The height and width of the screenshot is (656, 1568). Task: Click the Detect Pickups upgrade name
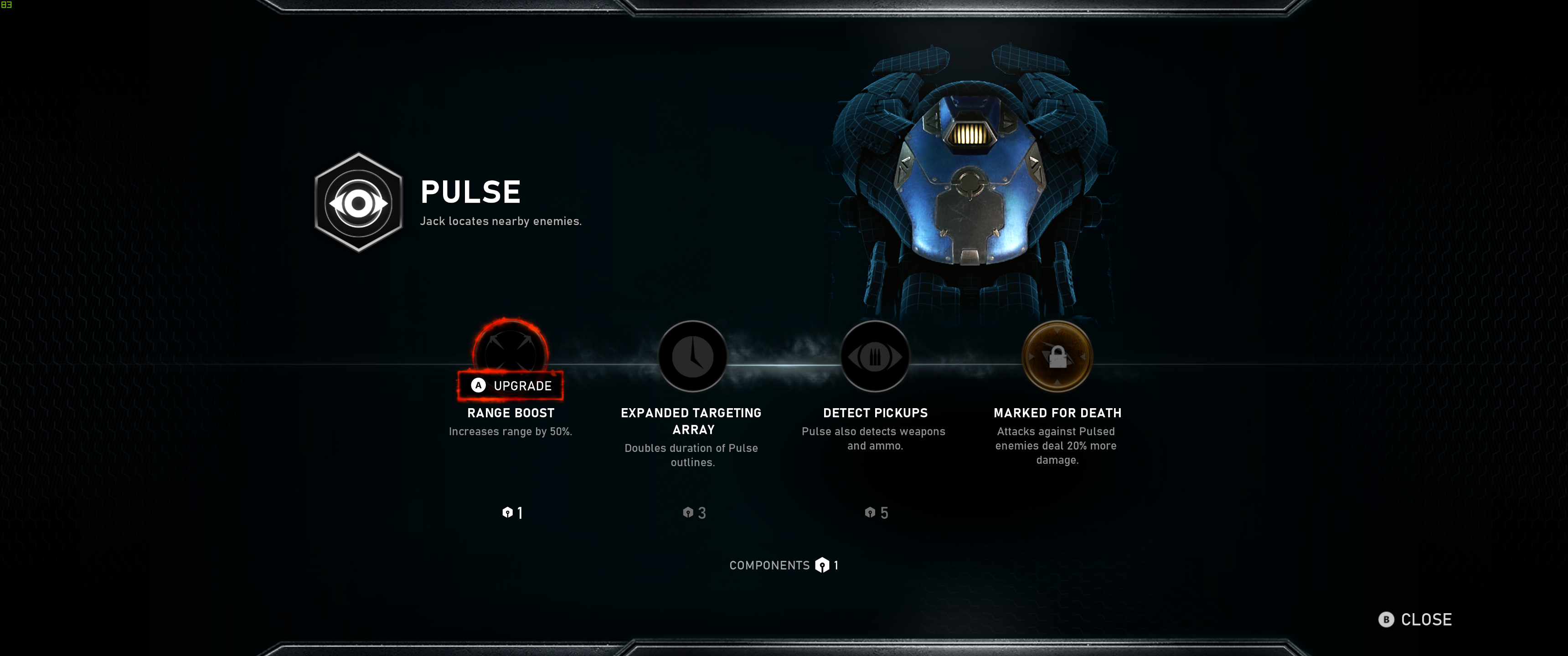(875, 413)
